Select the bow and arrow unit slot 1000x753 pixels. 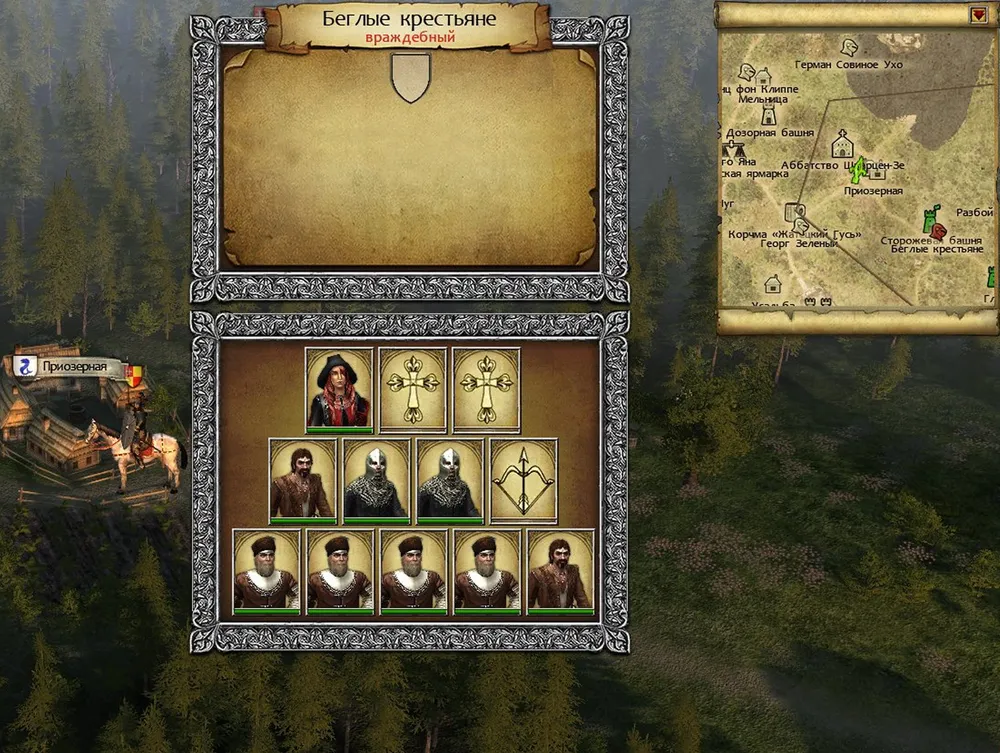tap(523, 479)
